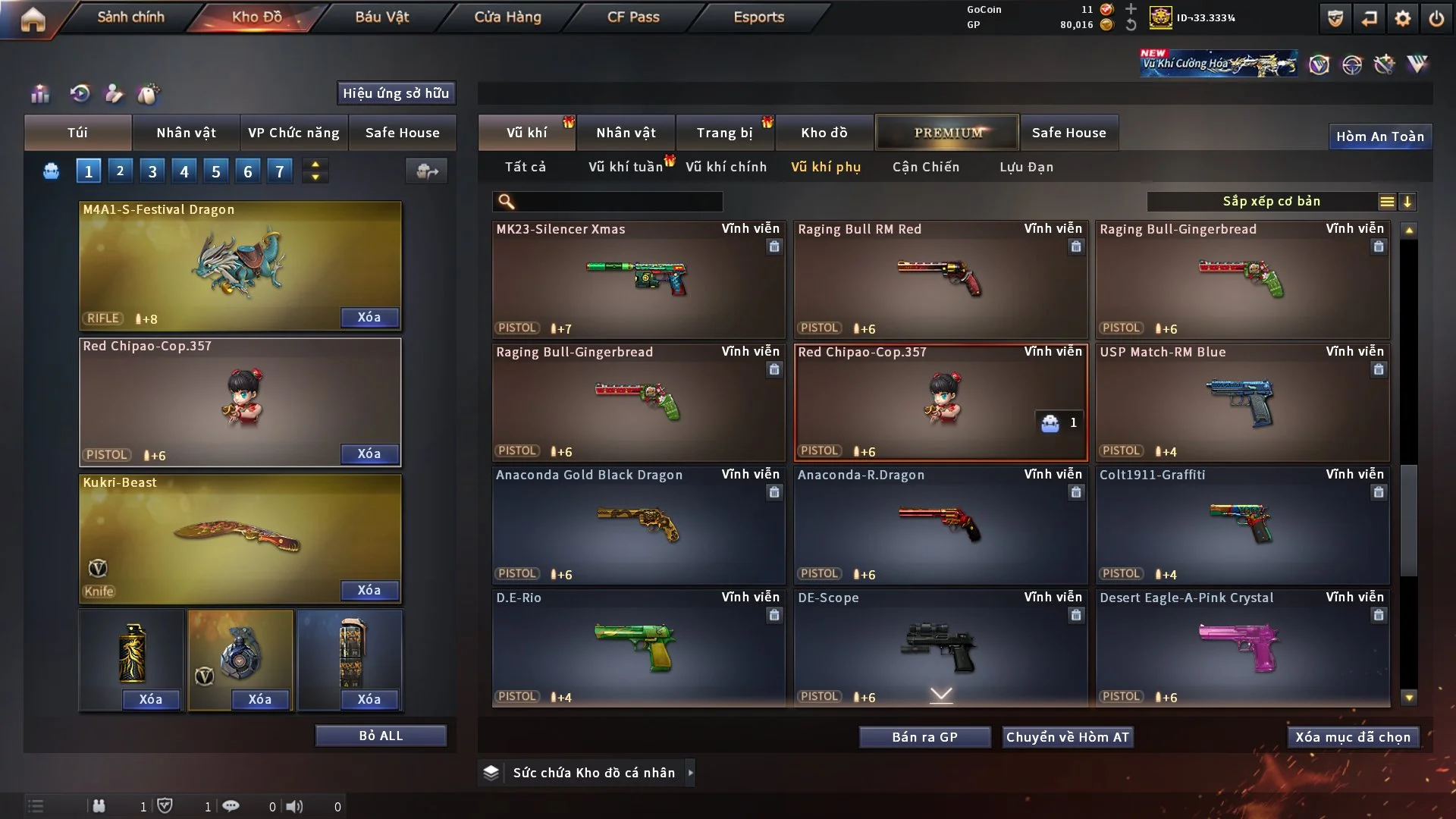Viewport: 1456px width, 819px height.
Task: Open the settings gear icon
Action: [x=1403, y=18]
